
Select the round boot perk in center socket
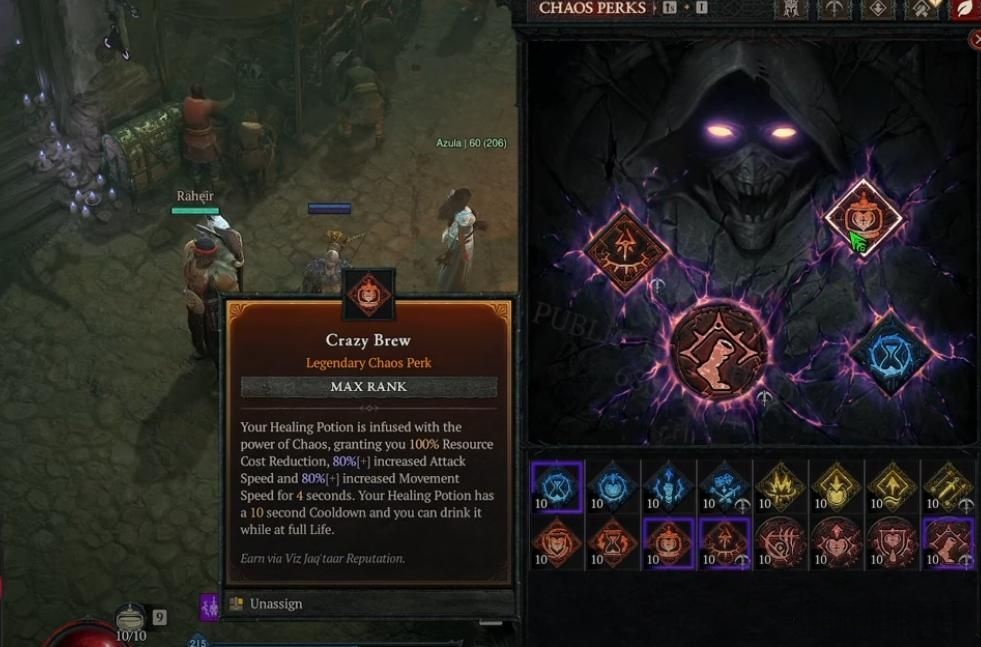719,351
